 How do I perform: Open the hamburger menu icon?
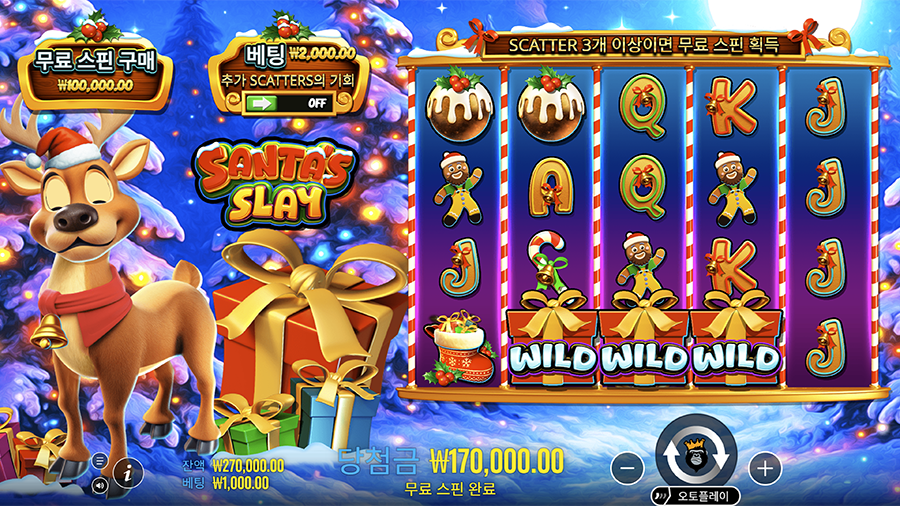point(99,461)
